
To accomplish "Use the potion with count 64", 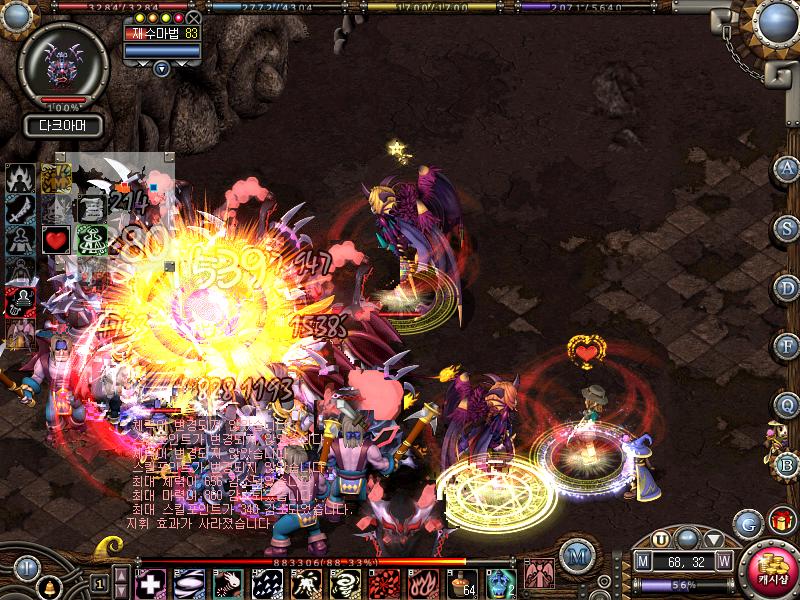I will pyautogui.click(x=461, y=583).
